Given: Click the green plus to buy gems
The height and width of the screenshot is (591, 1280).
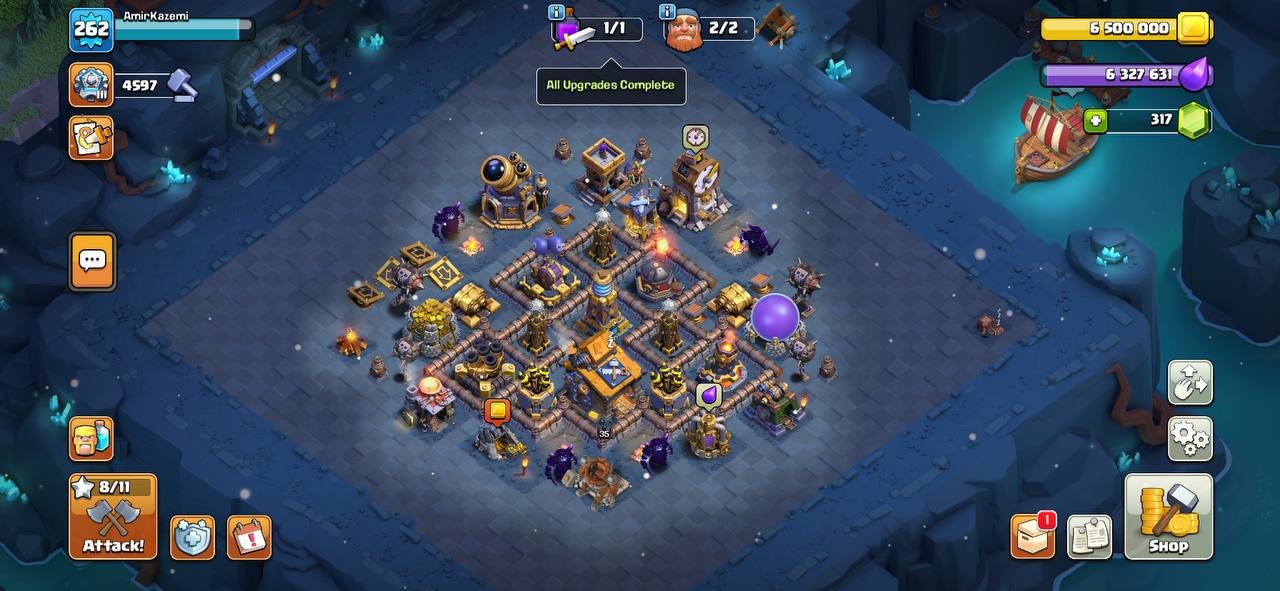Looking at the screenshot, I should [x=1096, y=121].
